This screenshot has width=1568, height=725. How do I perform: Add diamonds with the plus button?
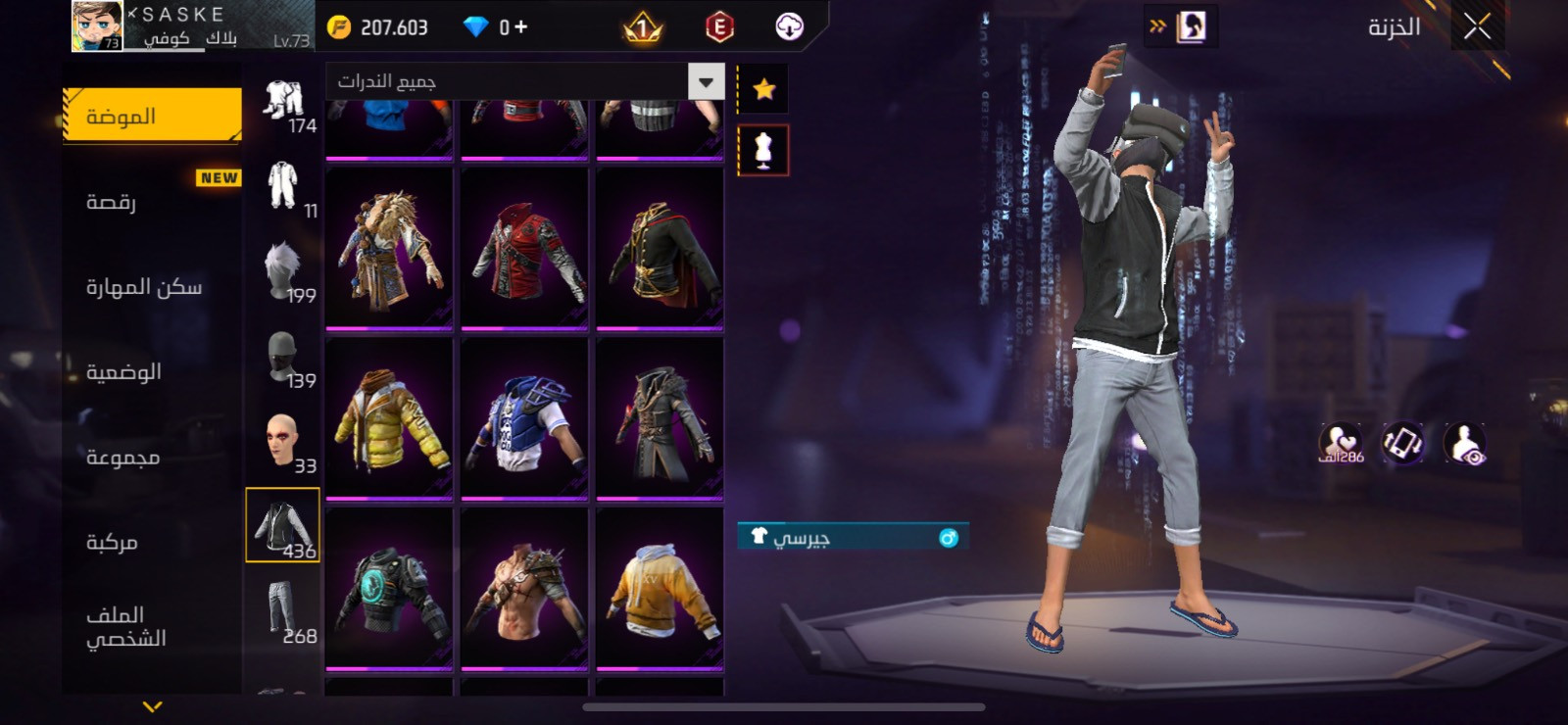(520, 27)
